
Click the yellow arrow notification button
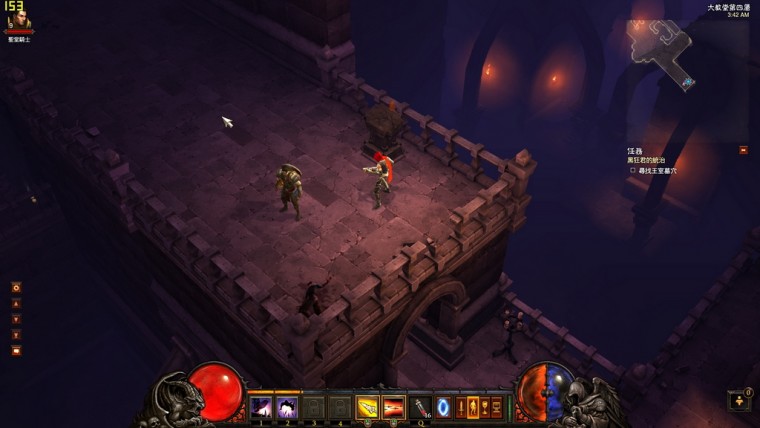click(x=739, y=400)
